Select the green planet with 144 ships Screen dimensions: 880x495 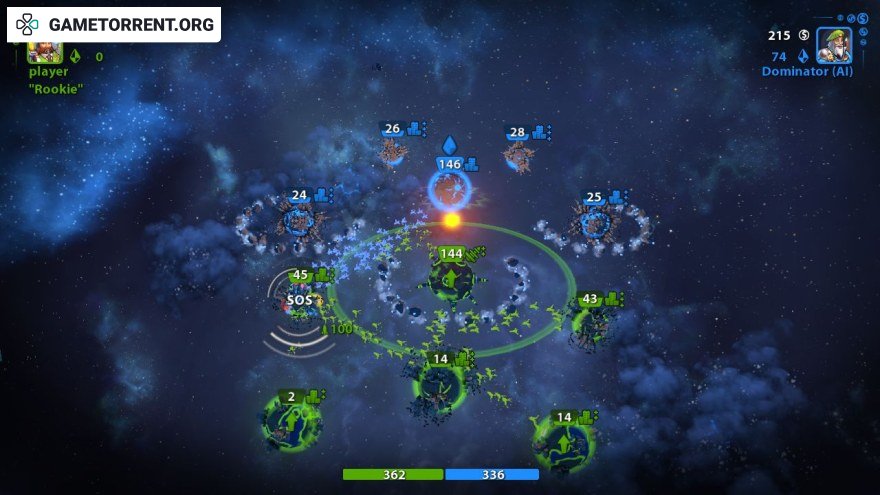pyautogui.click(x=451, y=280)
